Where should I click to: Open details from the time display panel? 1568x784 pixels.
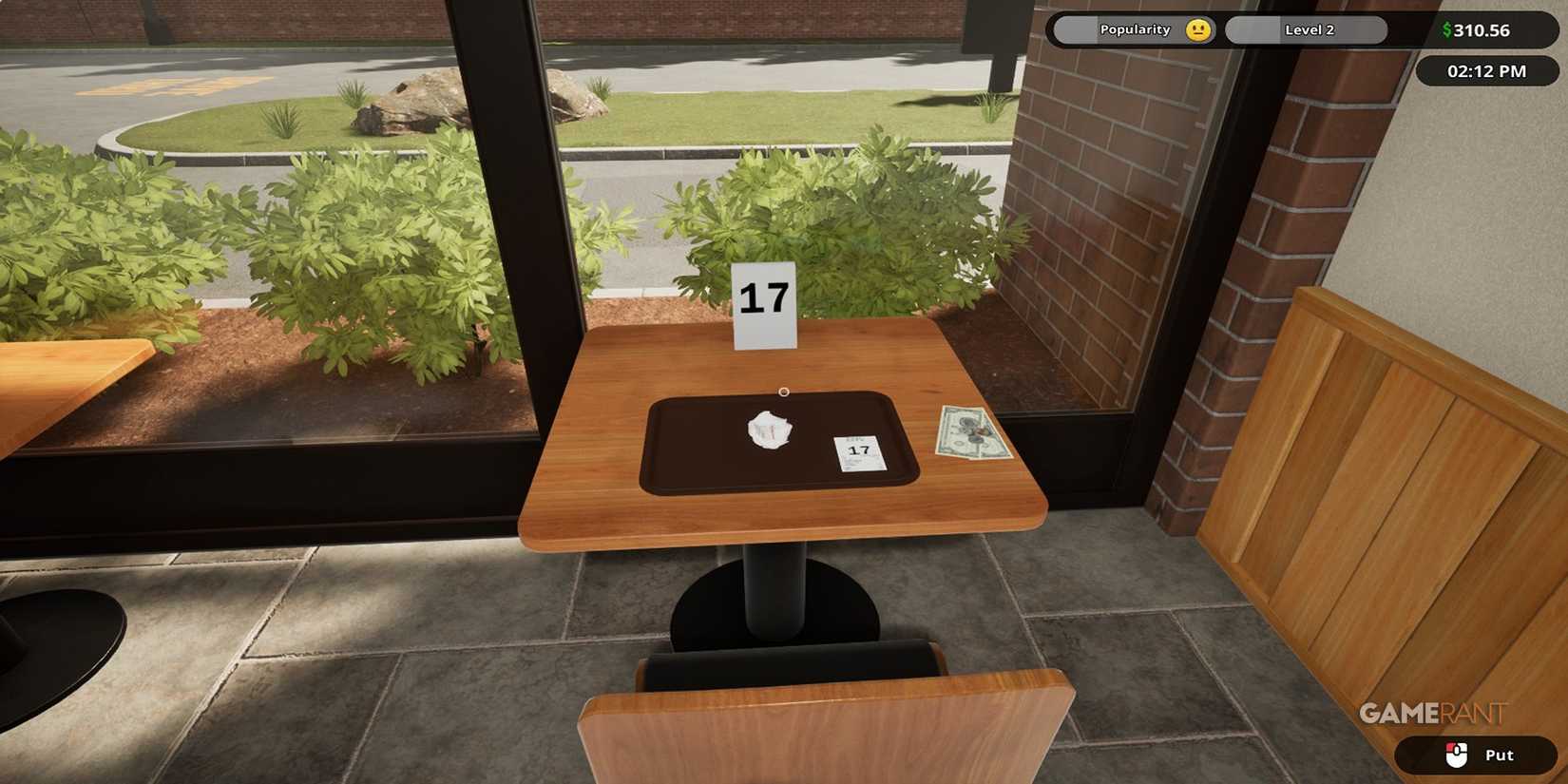coord(1485,70)
